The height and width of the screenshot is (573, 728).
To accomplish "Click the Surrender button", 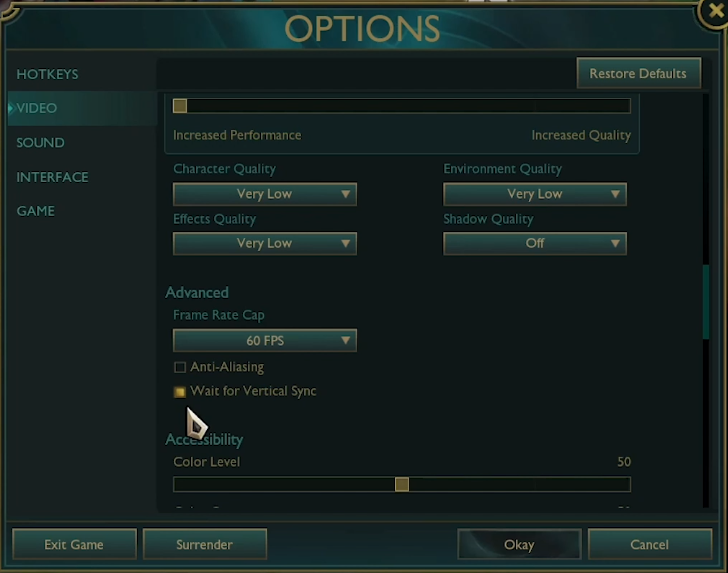I will tap(204, 544).
